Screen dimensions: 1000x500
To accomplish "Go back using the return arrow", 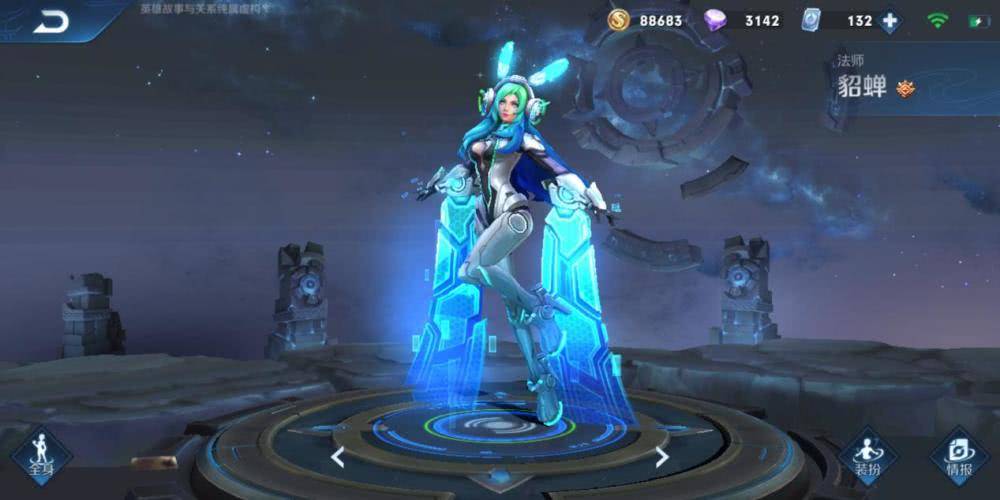I will point(49,20).
